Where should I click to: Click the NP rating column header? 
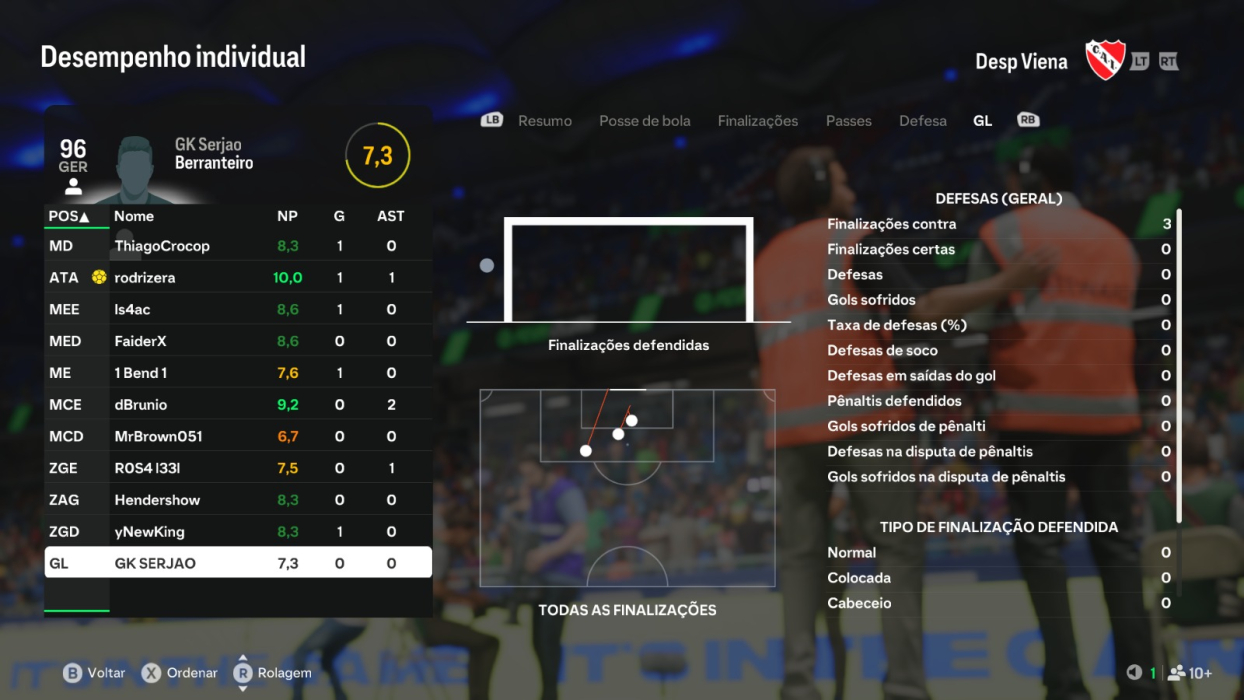coord(287,216)
